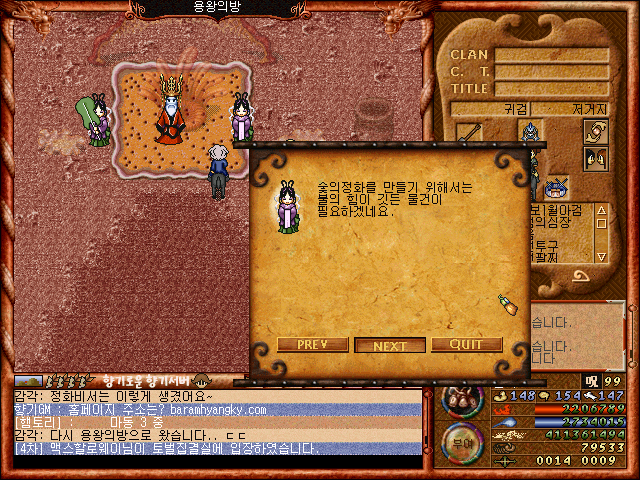The height and width of the screenshot is (480, 640).
Task: Close the dialogue with QUIT
Action: (x=466, y=345)
